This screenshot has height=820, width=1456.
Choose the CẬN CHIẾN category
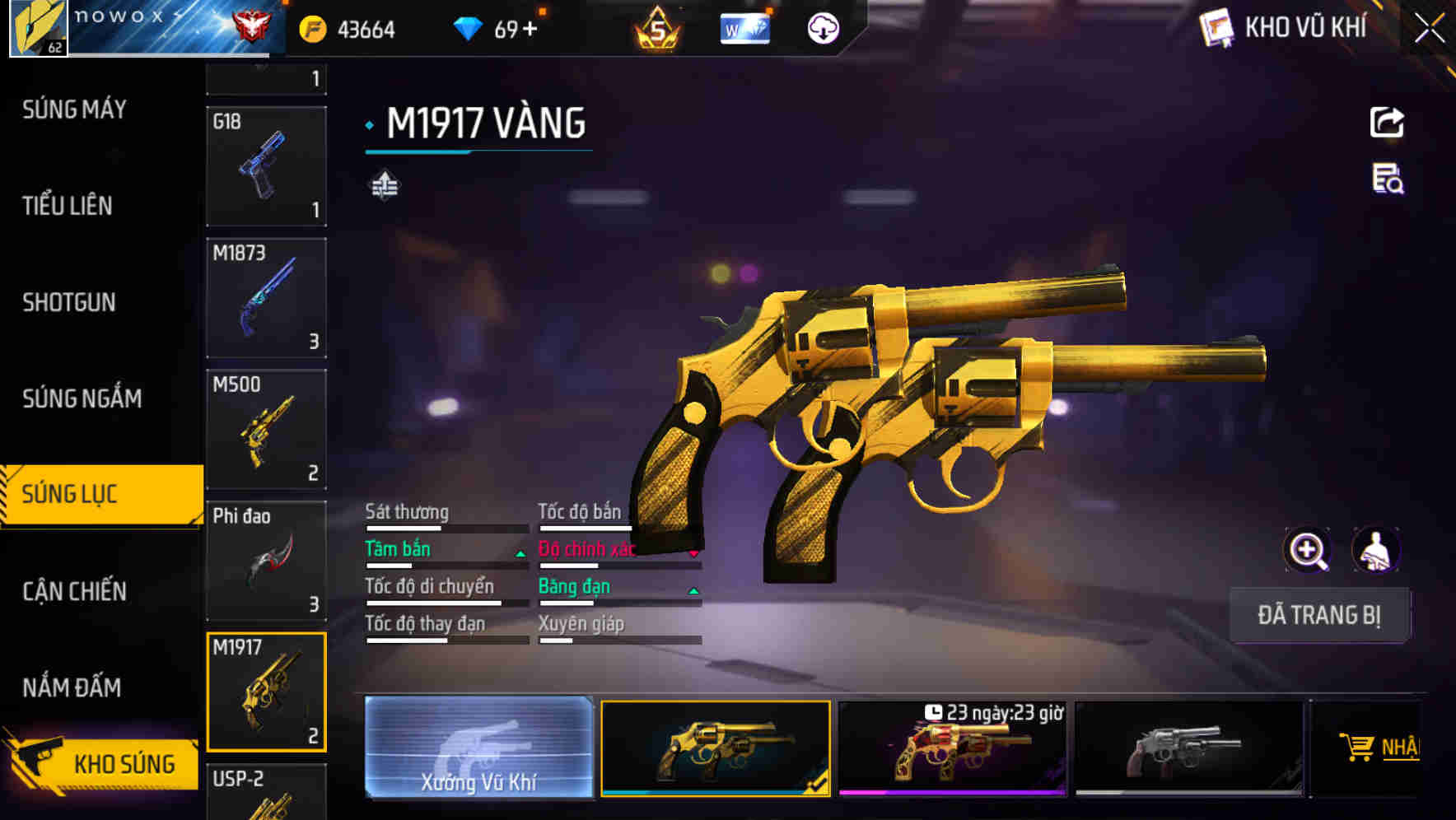74,591
